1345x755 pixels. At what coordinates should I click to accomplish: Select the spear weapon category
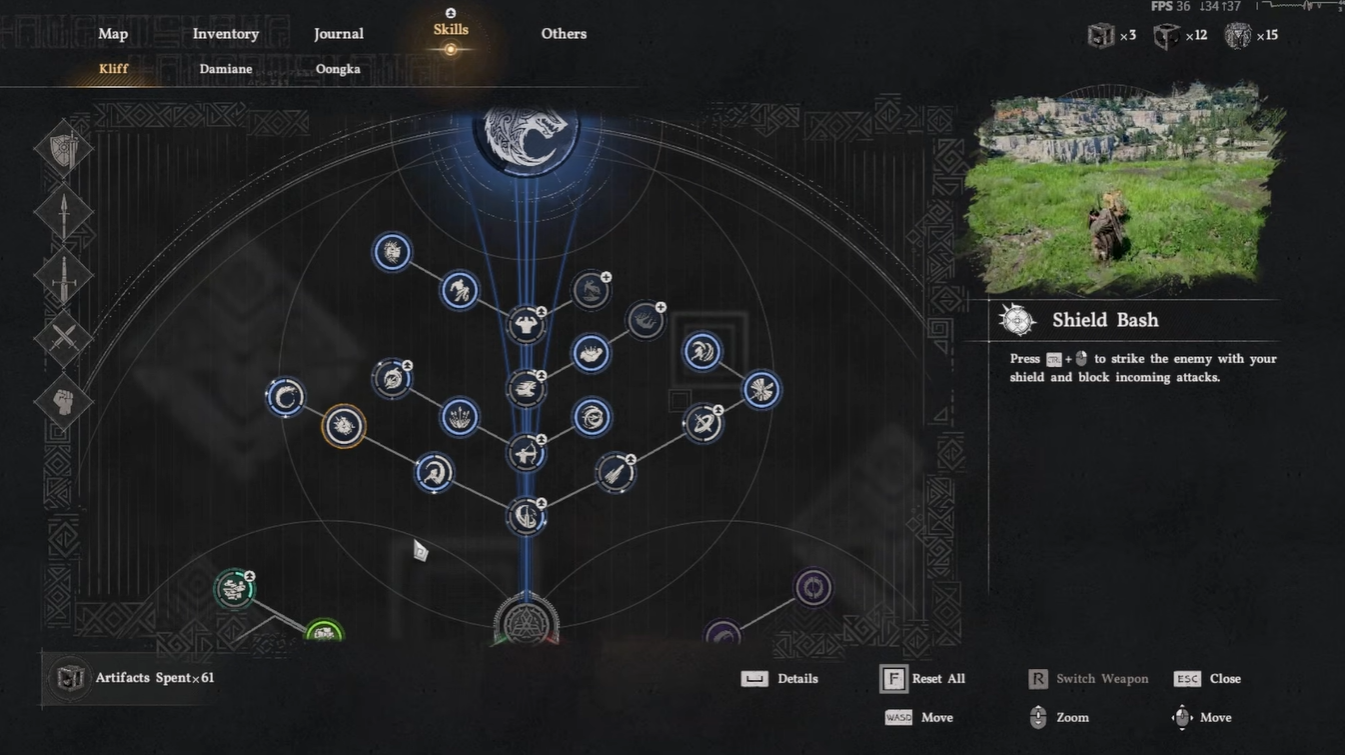click(64, 213)
